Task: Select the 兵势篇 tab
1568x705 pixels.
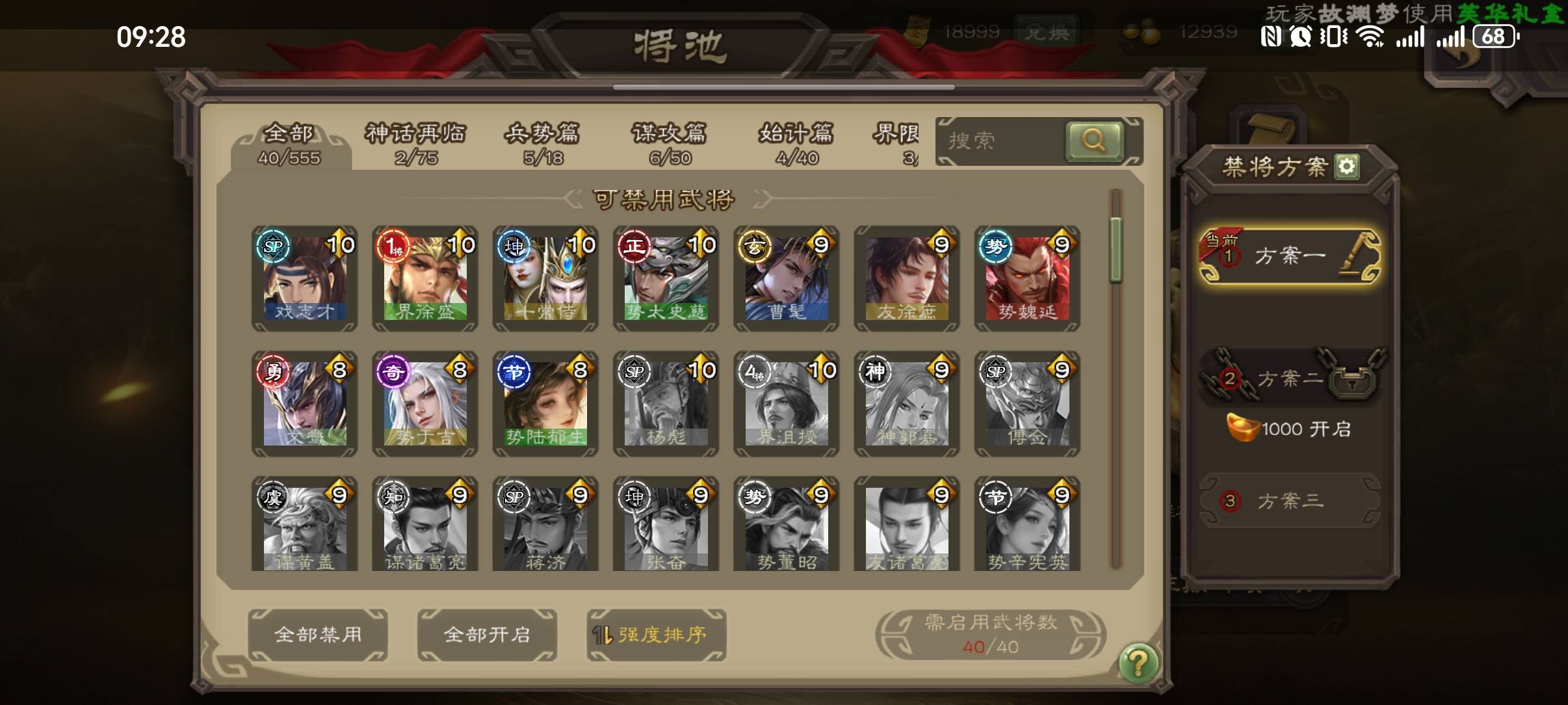Action: pyautogui.click(x=542, y=144)
